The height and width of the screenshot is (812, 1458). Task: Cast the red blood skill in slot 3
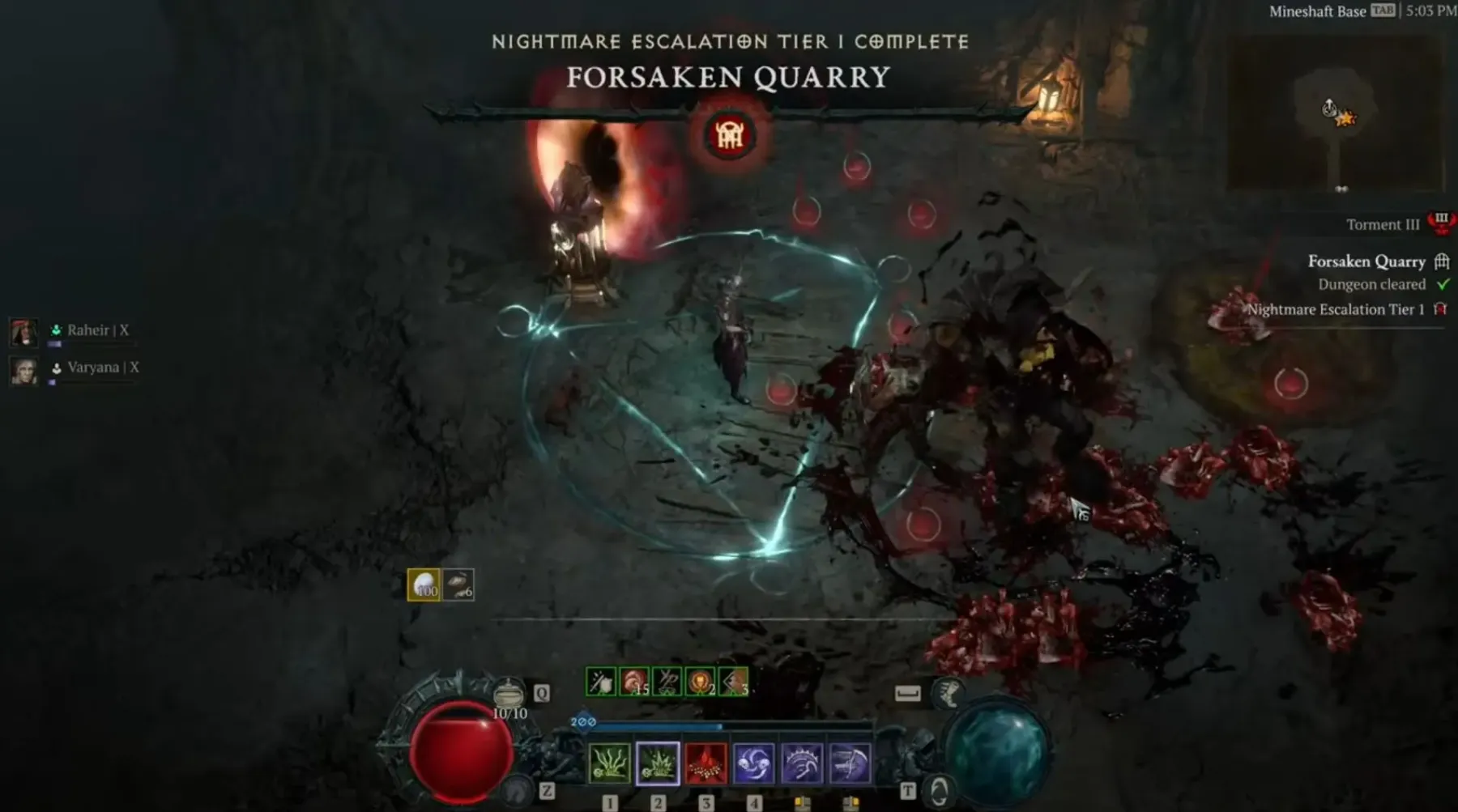tap(706, 763)
